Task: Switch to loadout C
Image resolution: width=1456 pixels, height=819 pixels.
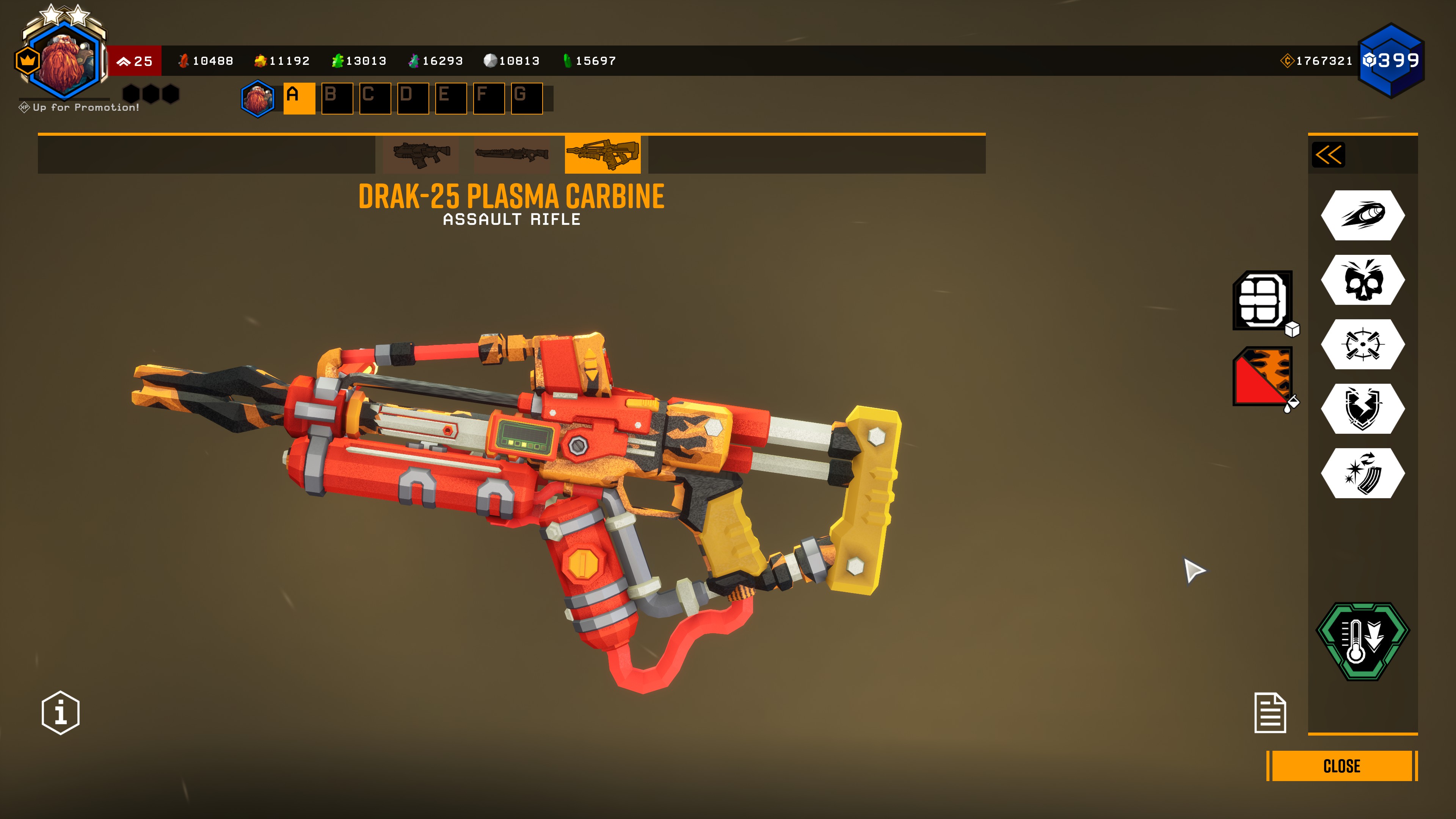Action: click(375, 98)
